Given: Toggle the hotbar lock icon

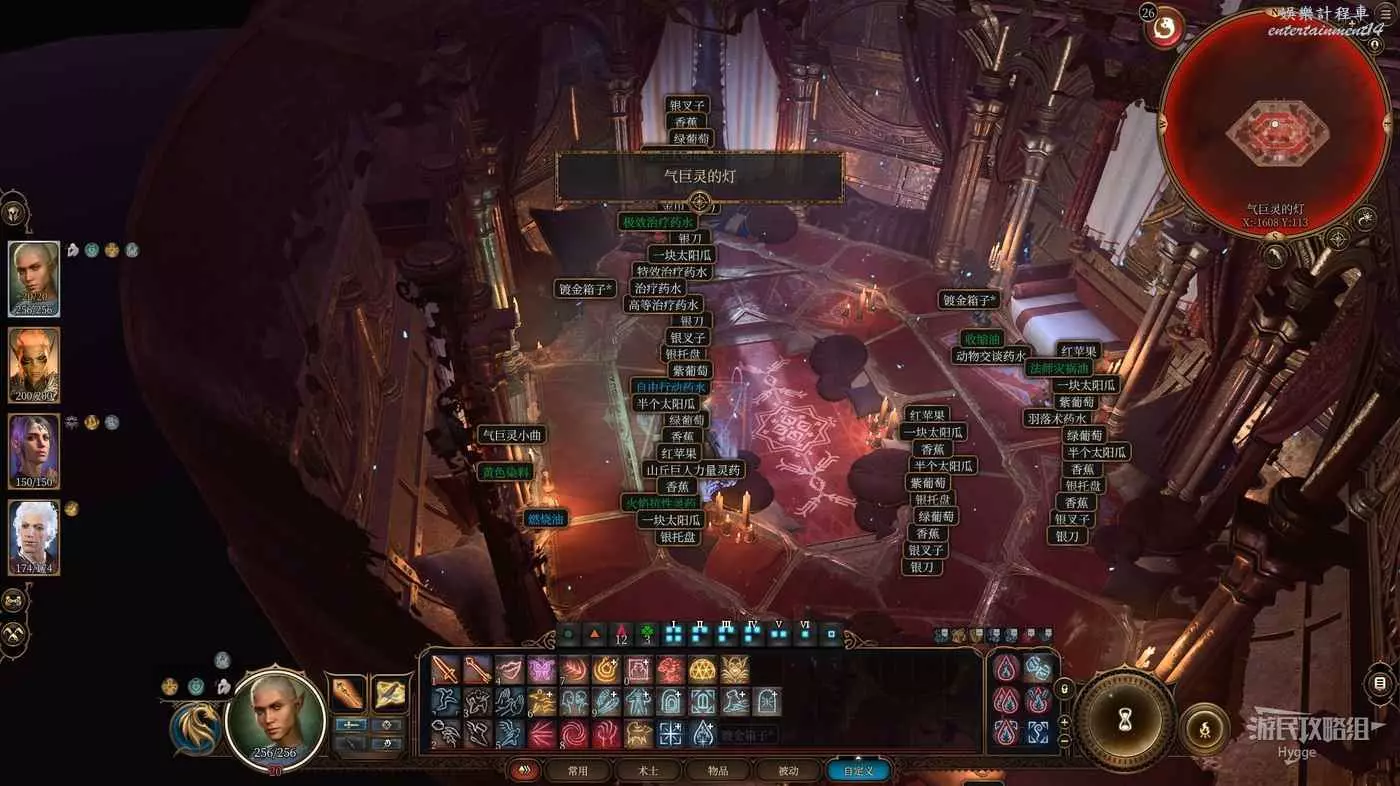Looking at the screenshot, I should click(x=1064, y=689).
